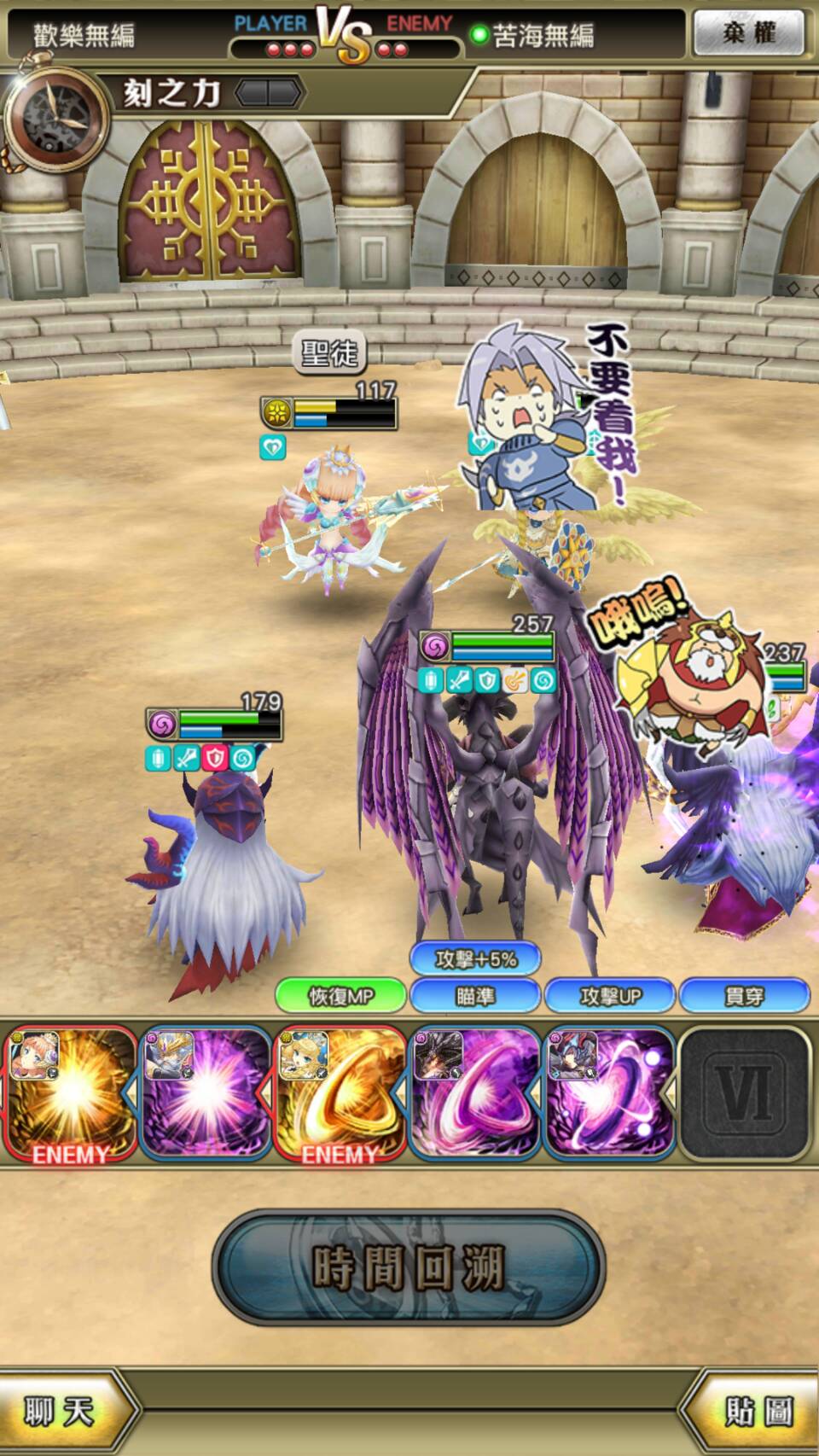Open the 聊天 chat panel
The height and width of the screenshot is (1456, 819).
tap(60, 1412)
